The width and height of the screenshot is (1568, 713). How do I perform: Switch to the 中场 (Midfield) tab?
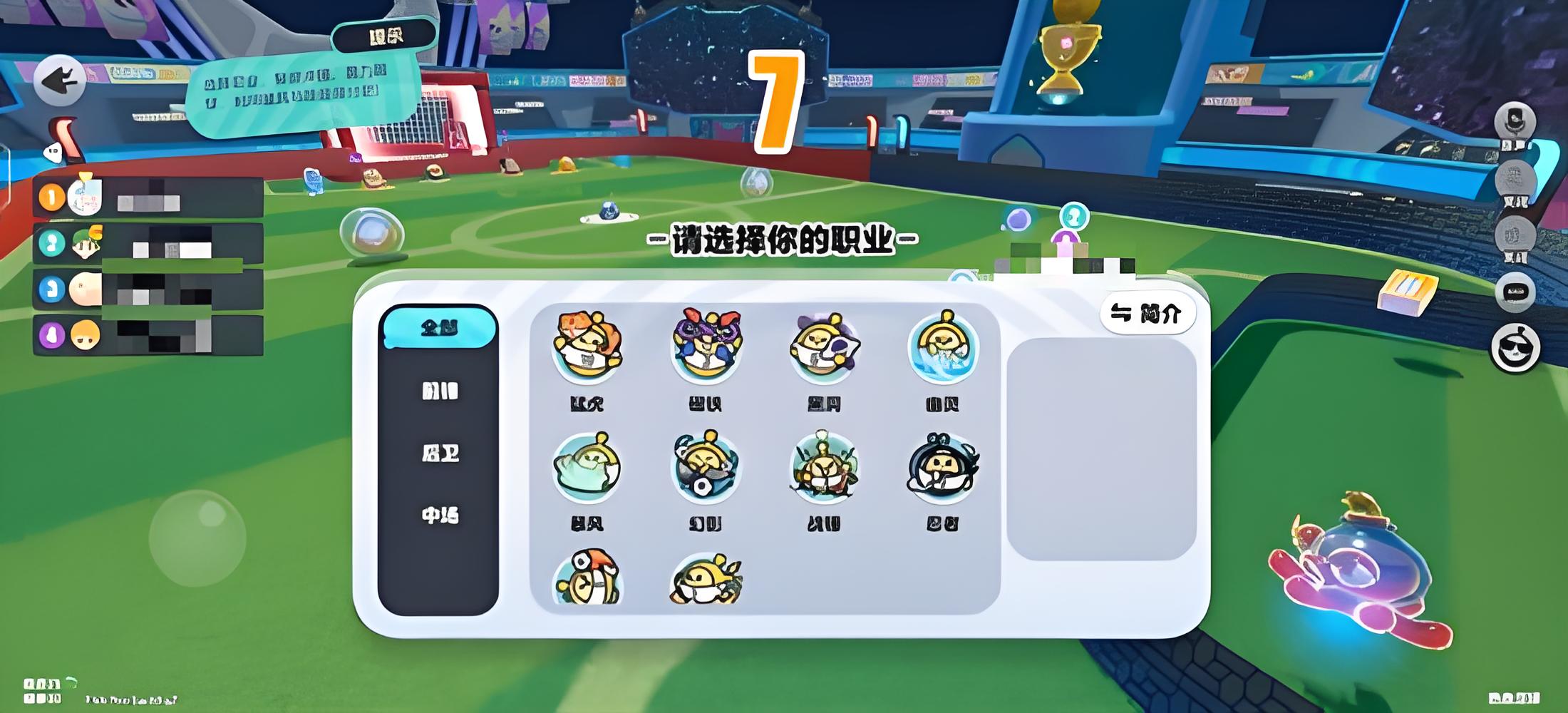[439, 515]
